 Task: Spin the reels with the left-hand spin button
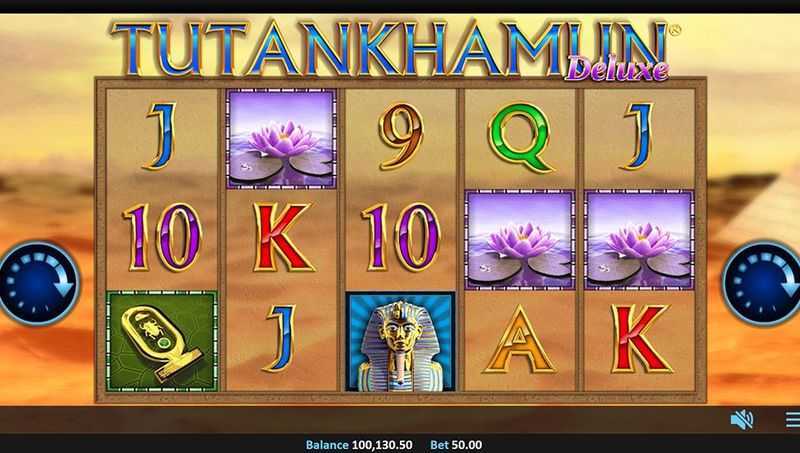(x=26, y=283)
